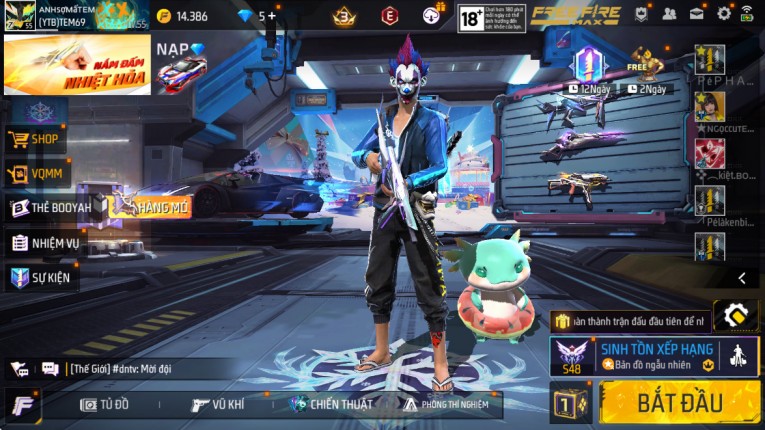Start the match with BẮT ĐẦU
The height and width of the screenshot is (430, 765).
(679, 403)
